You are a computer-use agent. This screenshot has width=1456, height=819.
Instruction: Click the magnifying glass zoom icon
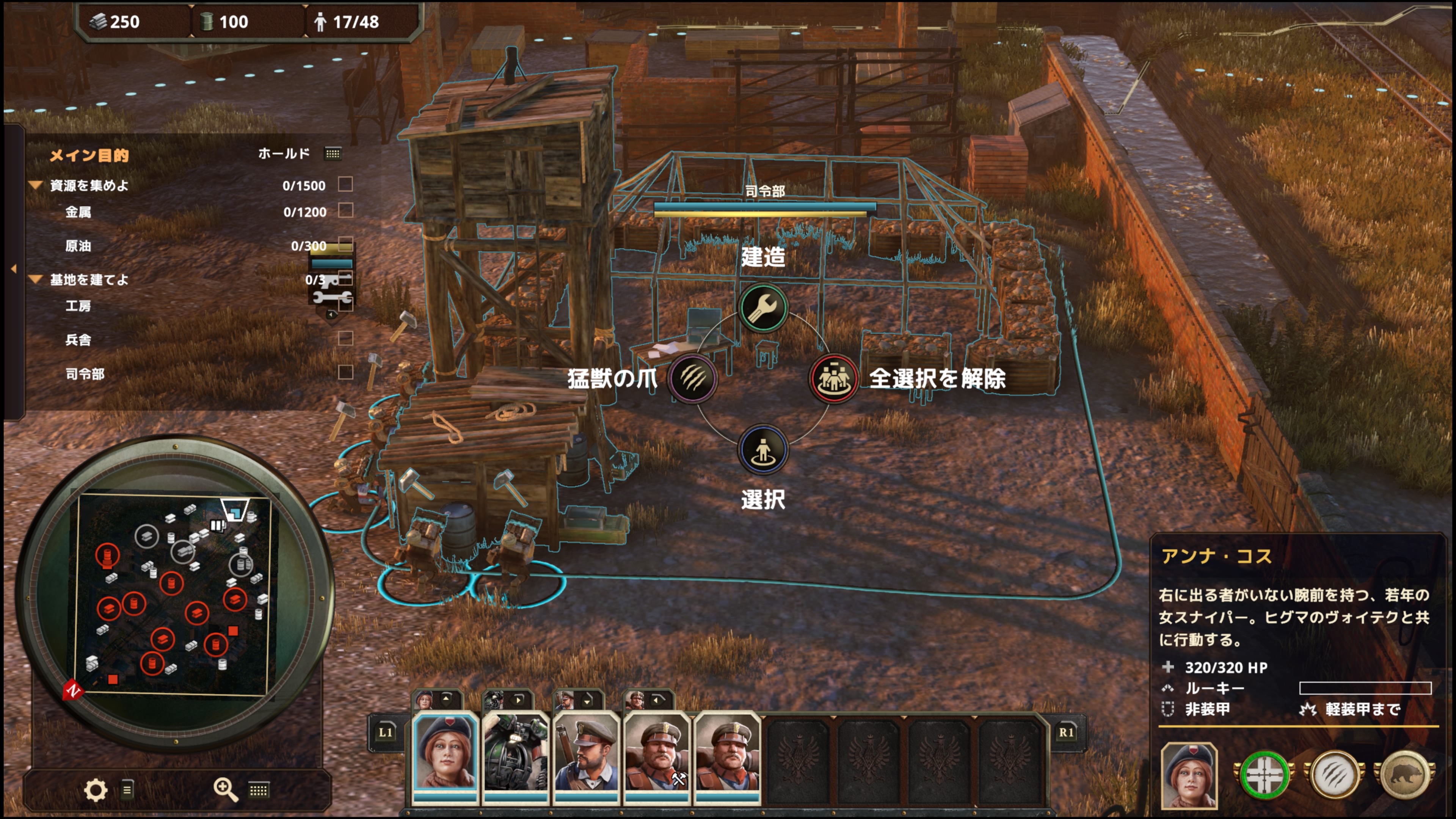pos(224,789)
